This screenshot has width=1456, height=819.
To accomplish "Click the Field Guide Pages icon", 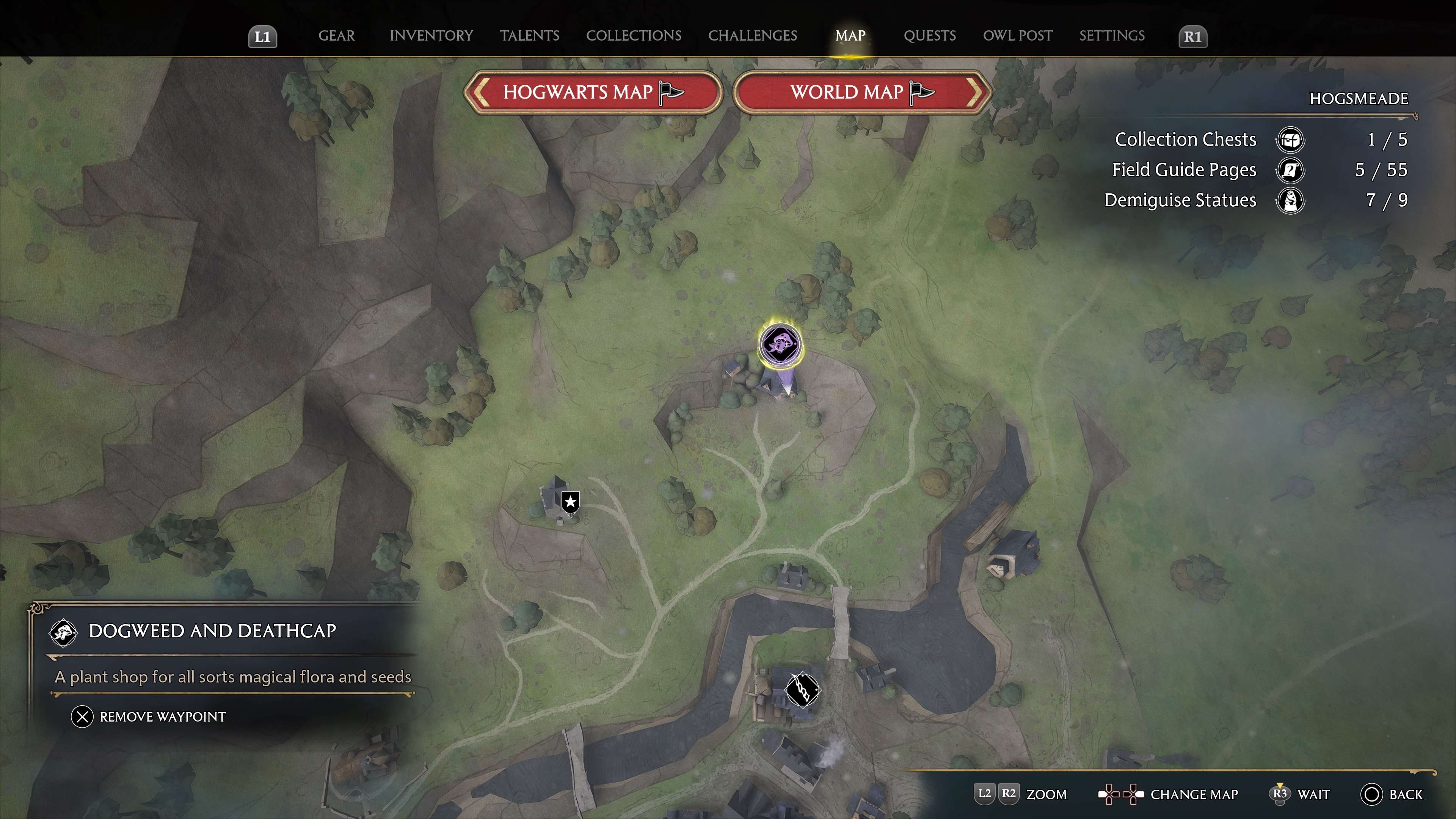I will (1291, 170).
